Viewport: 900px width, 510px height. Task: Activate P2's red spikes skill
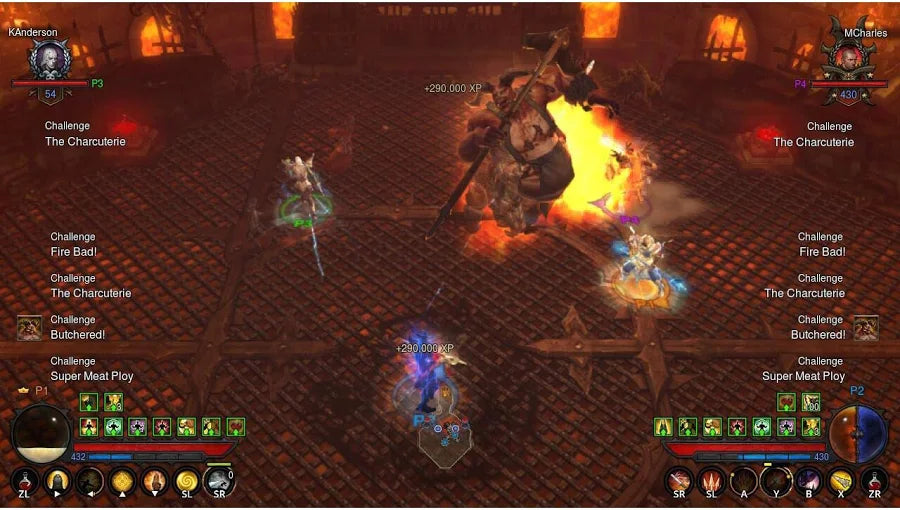coord(712,482)
